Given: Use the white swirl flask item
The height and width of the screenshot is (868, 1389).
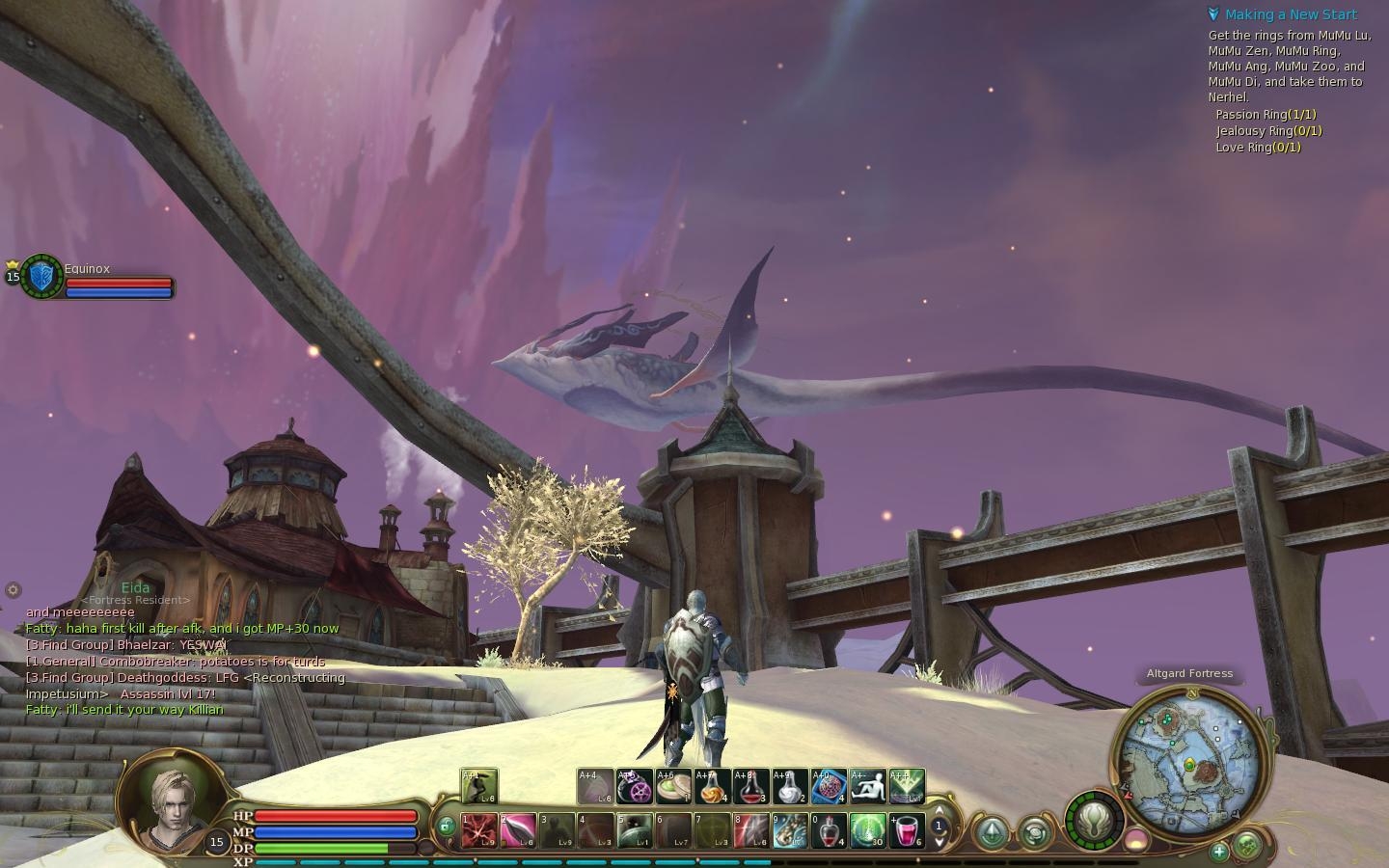Looking at the screenshot, I should tap(790, 787).
